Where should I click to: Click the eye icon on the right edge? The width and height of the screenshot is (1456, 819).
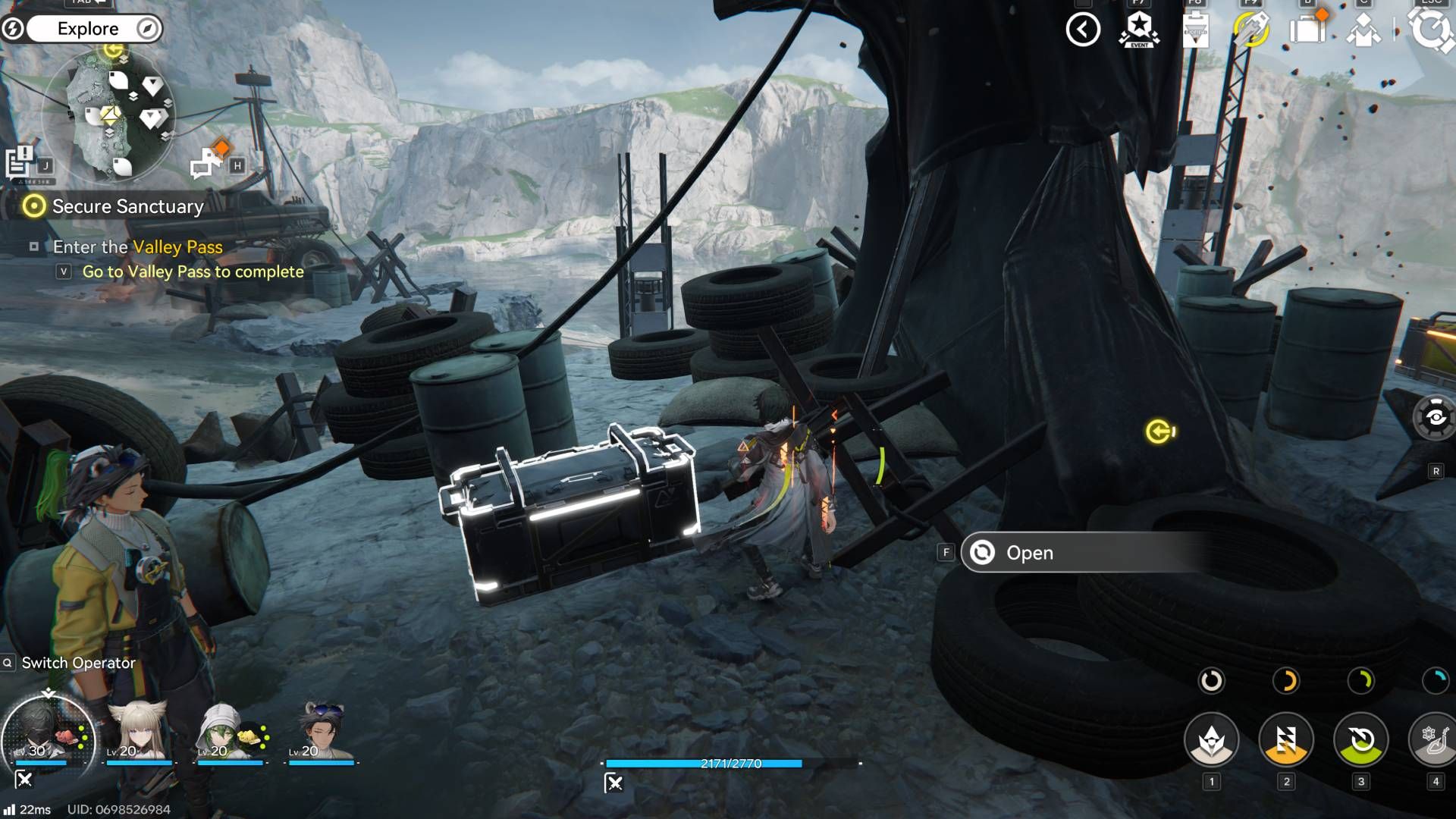point(1435,418)
